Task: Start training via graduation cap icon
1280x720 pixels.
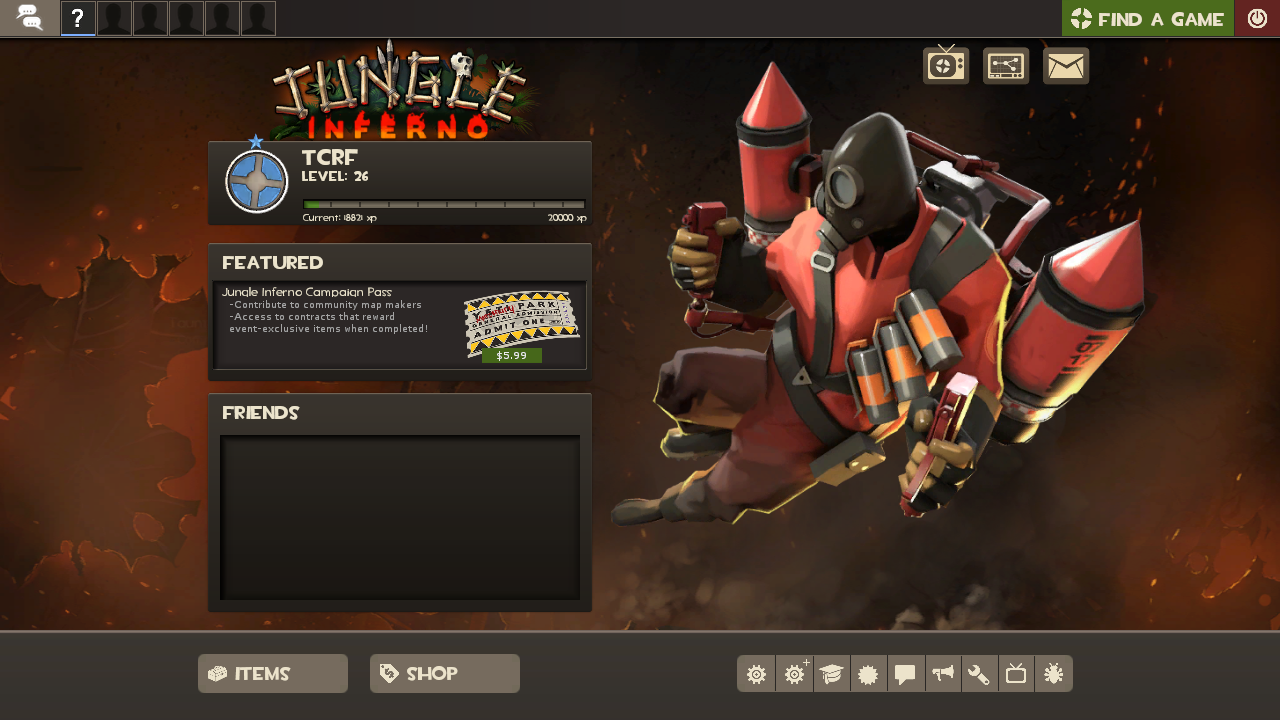Action: click(x=831, y=674)
